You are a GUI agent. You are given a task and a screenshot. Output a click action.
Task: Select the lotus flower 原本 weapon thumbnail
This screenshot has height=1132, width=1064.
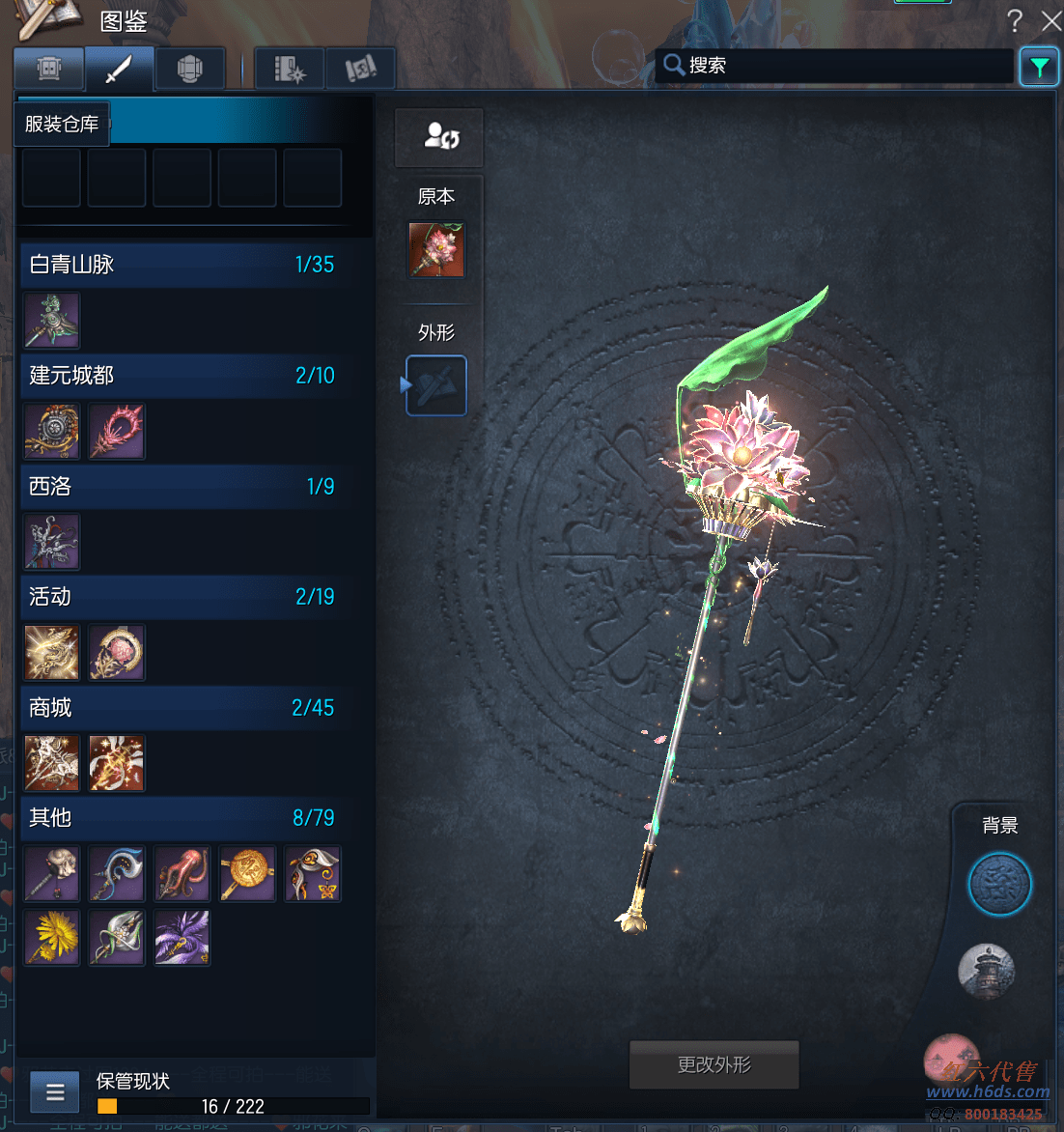tap(436, 250)
